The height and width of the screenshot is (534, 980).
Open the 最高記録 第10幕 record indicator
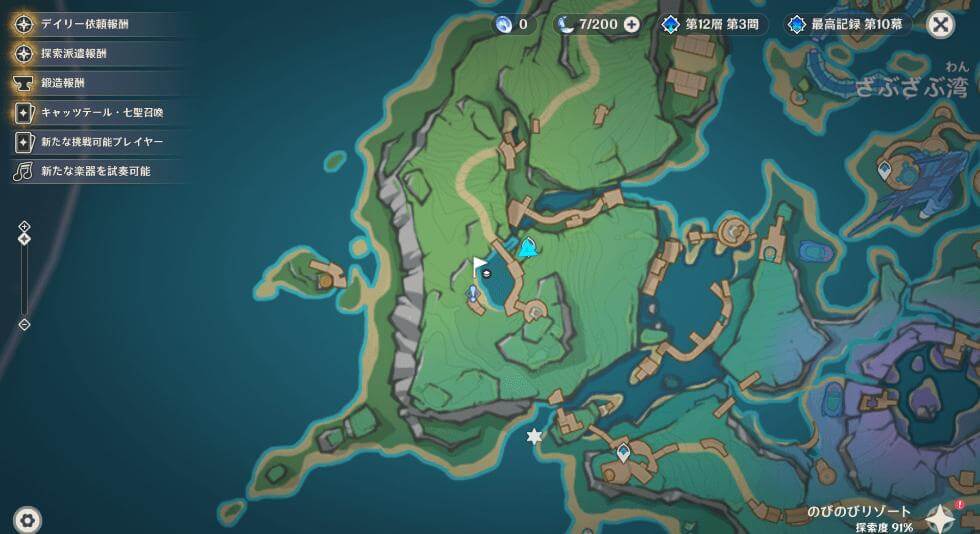(x=848, y=24)
